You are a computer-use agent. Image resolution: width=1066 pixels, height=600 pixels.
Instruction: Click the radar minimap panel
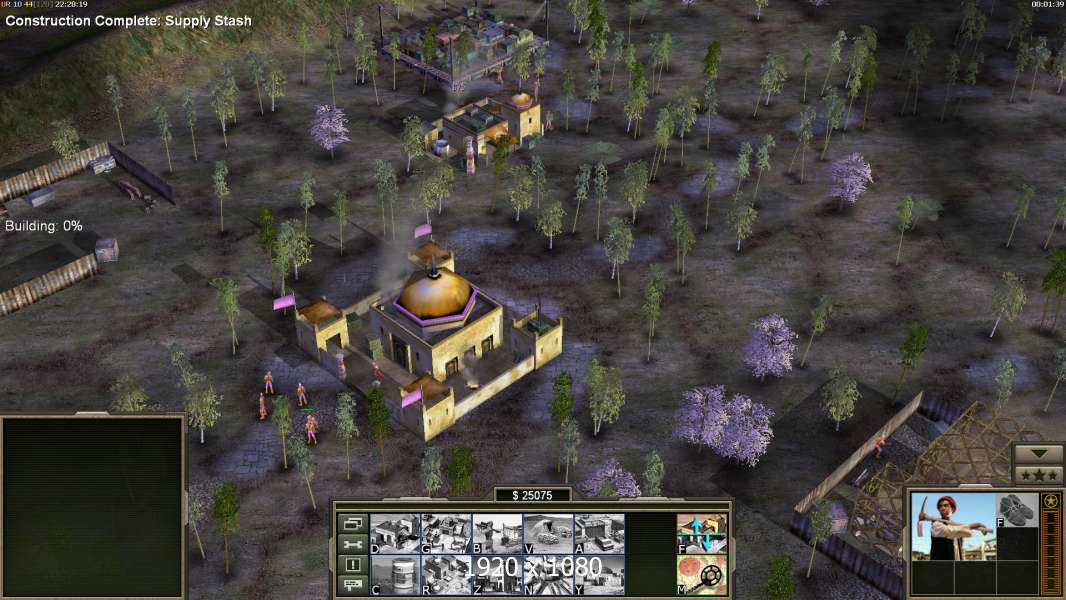coord(93,506)
